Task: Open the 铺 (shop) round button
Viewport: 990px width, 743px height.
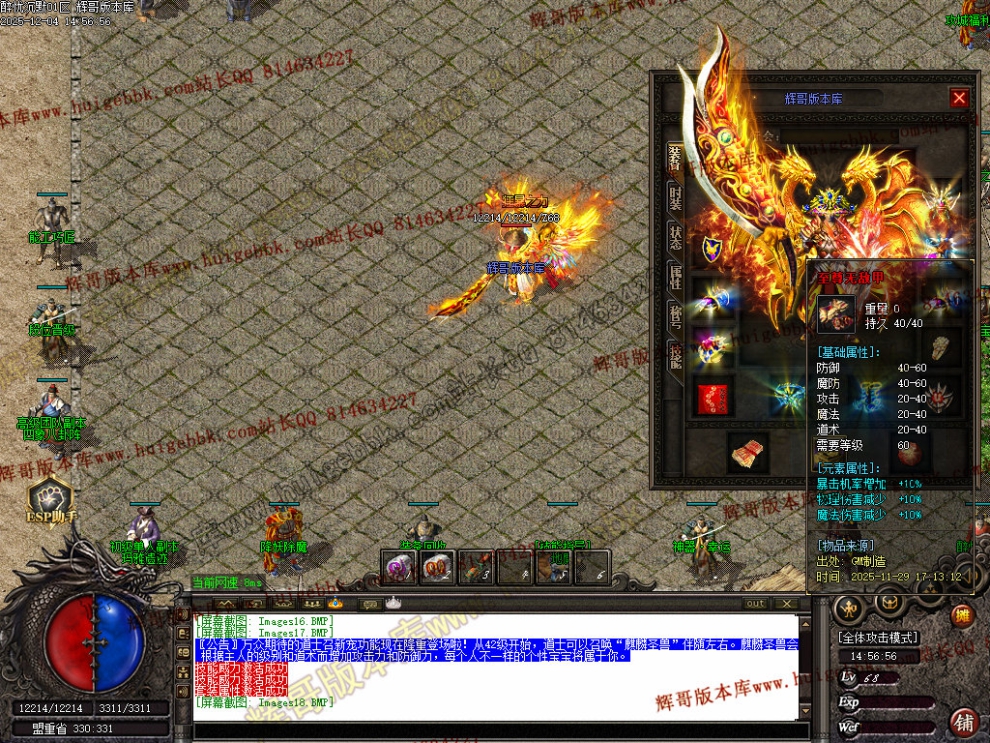Action: (965, 720)
